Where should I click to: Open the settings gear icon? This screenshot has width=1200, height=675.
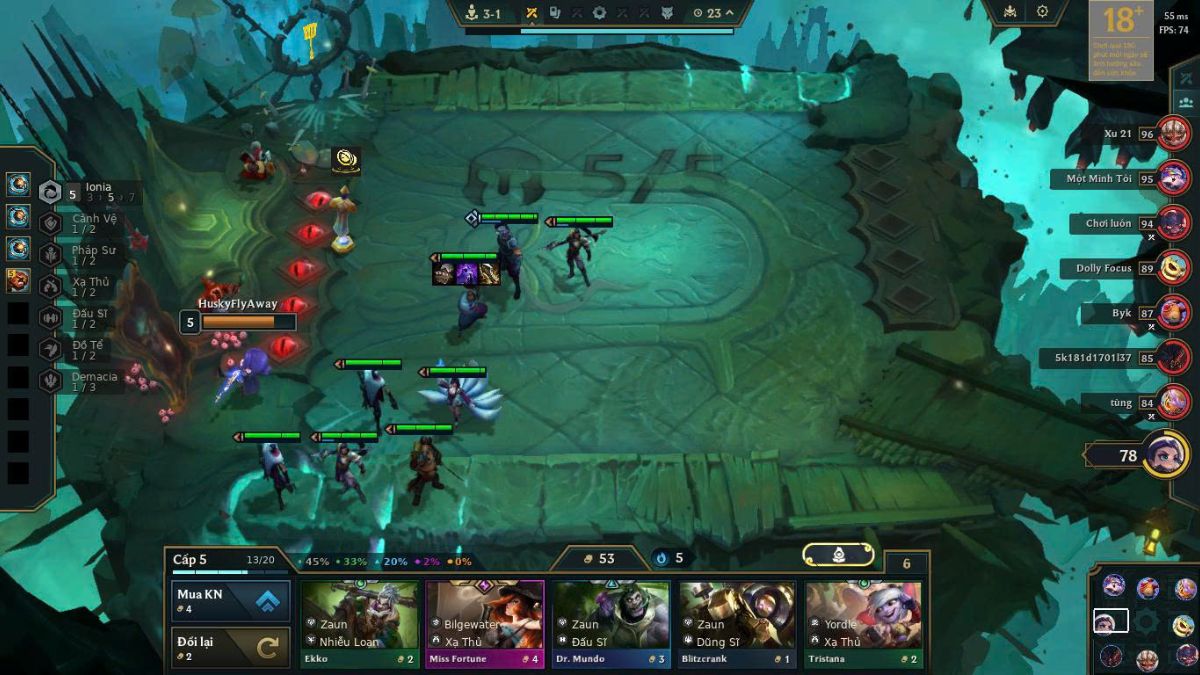tap(1042, 12)
